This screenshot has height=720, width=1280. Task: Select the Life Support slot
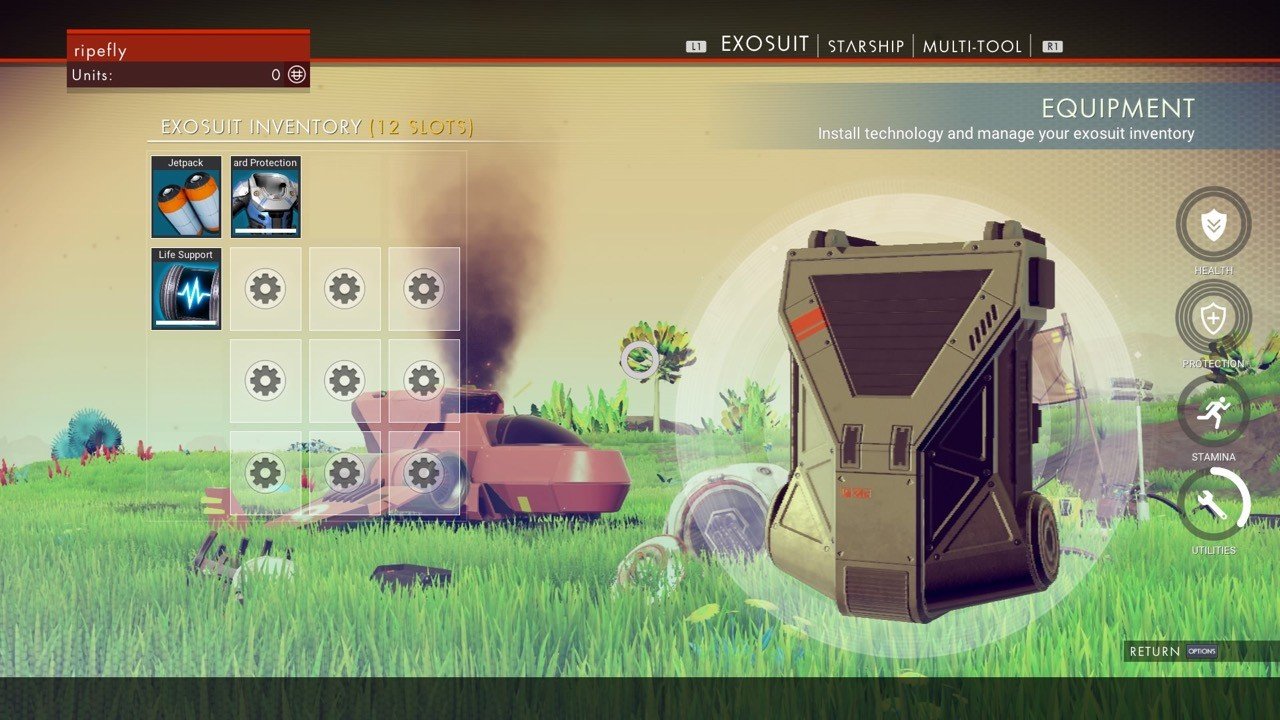click(x=186, y=289)
